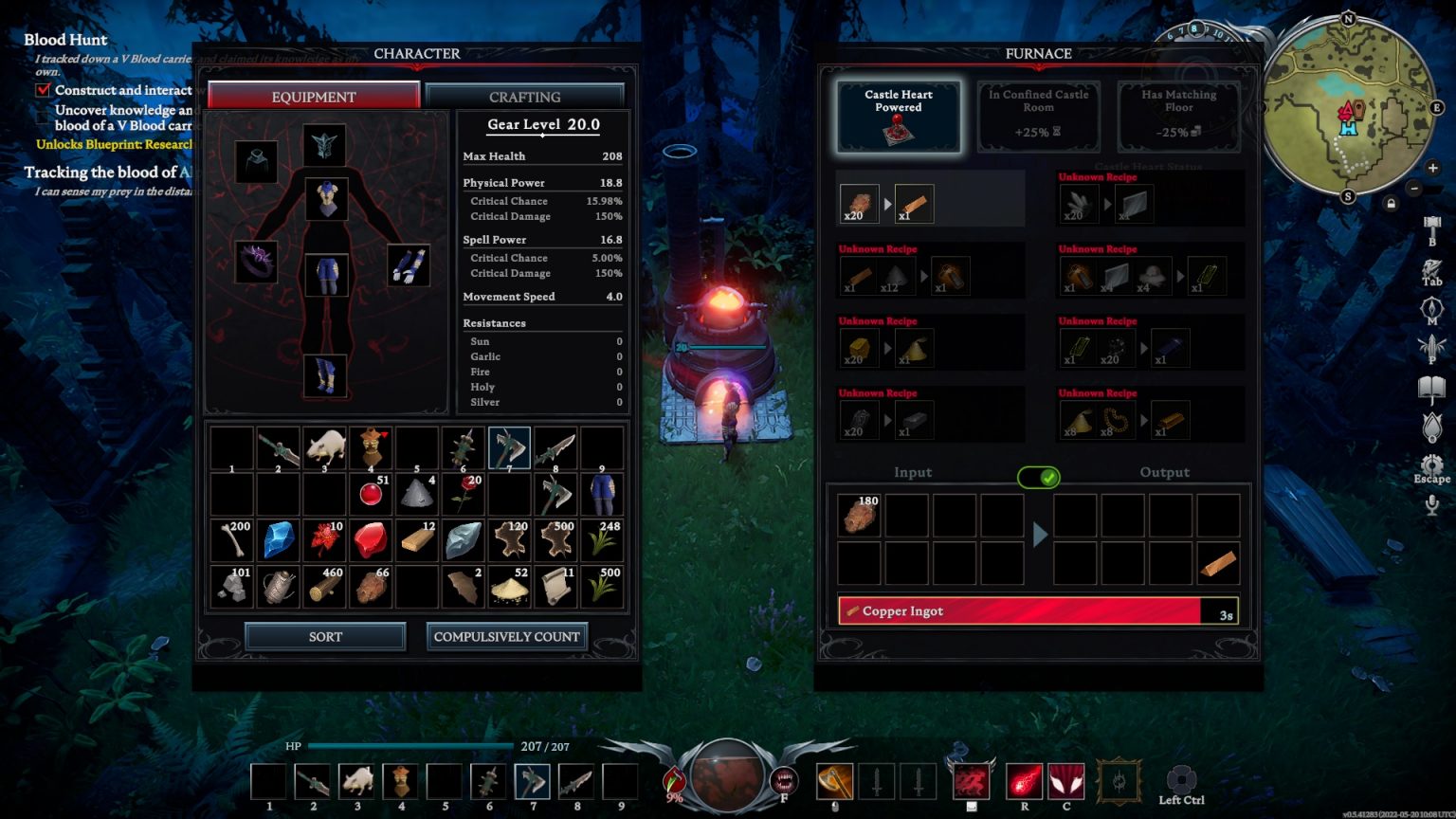1456x819 pixels.
Task: Toggle the Input/Output switch on the Furnace
Action: [x=1039, y=478]
